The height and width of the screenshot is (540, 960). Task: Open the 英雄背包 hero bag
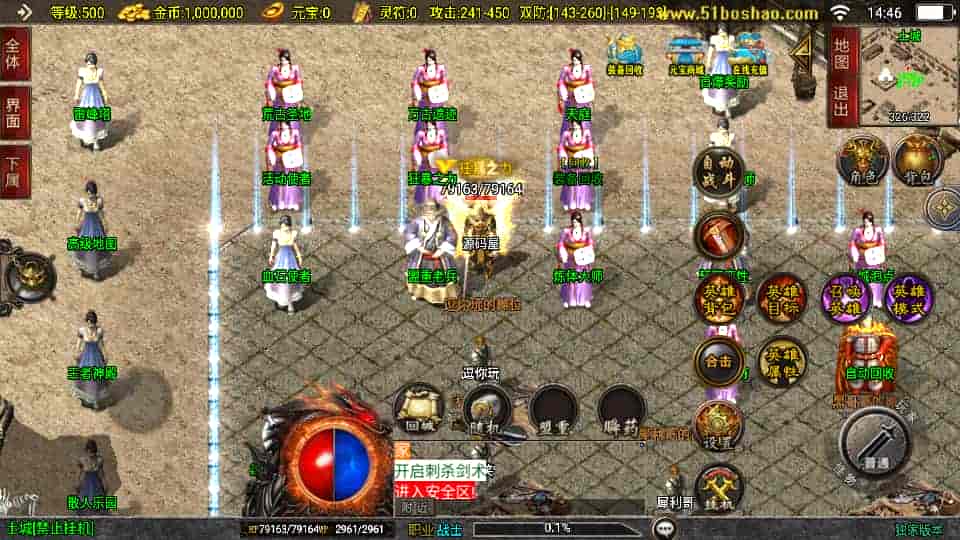721,298
